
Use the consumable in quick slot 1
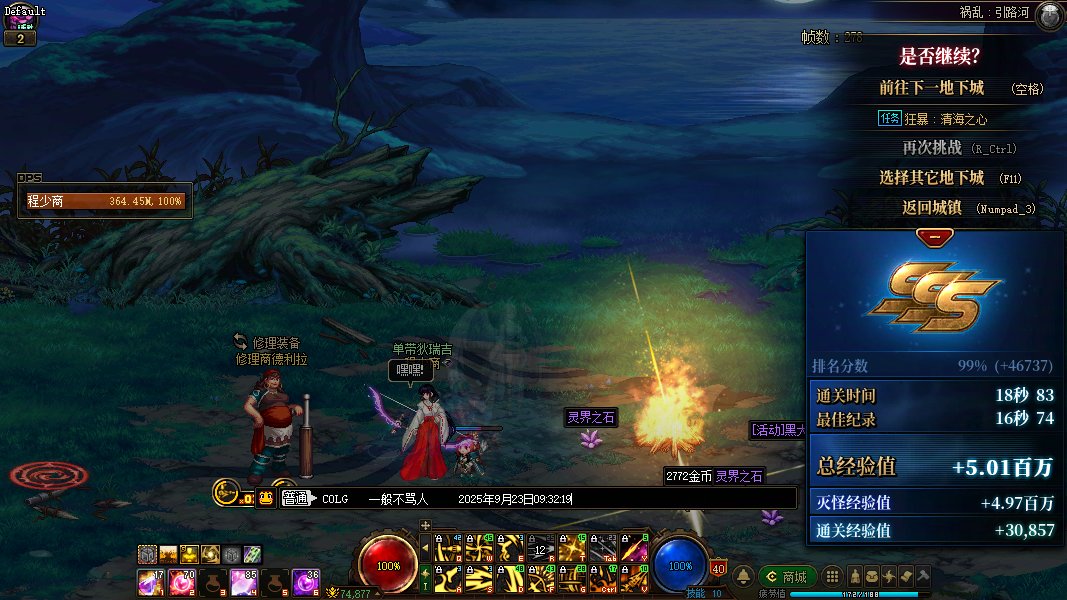coord(150,581)
